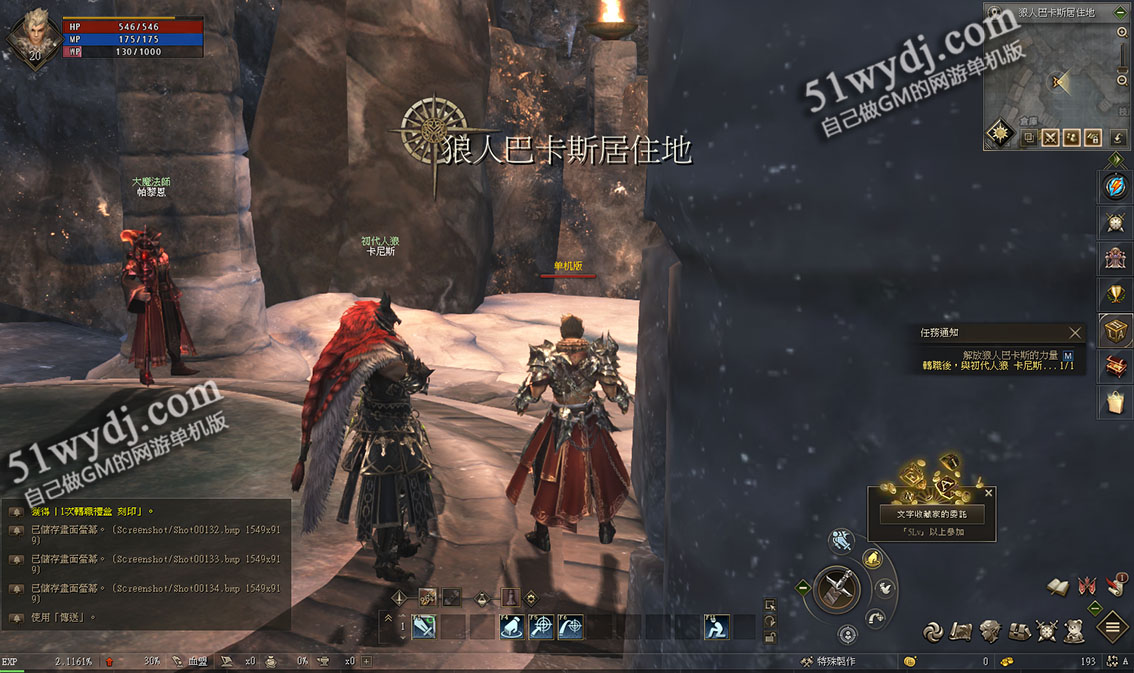Close the quest notification panel

(1075, 333)
